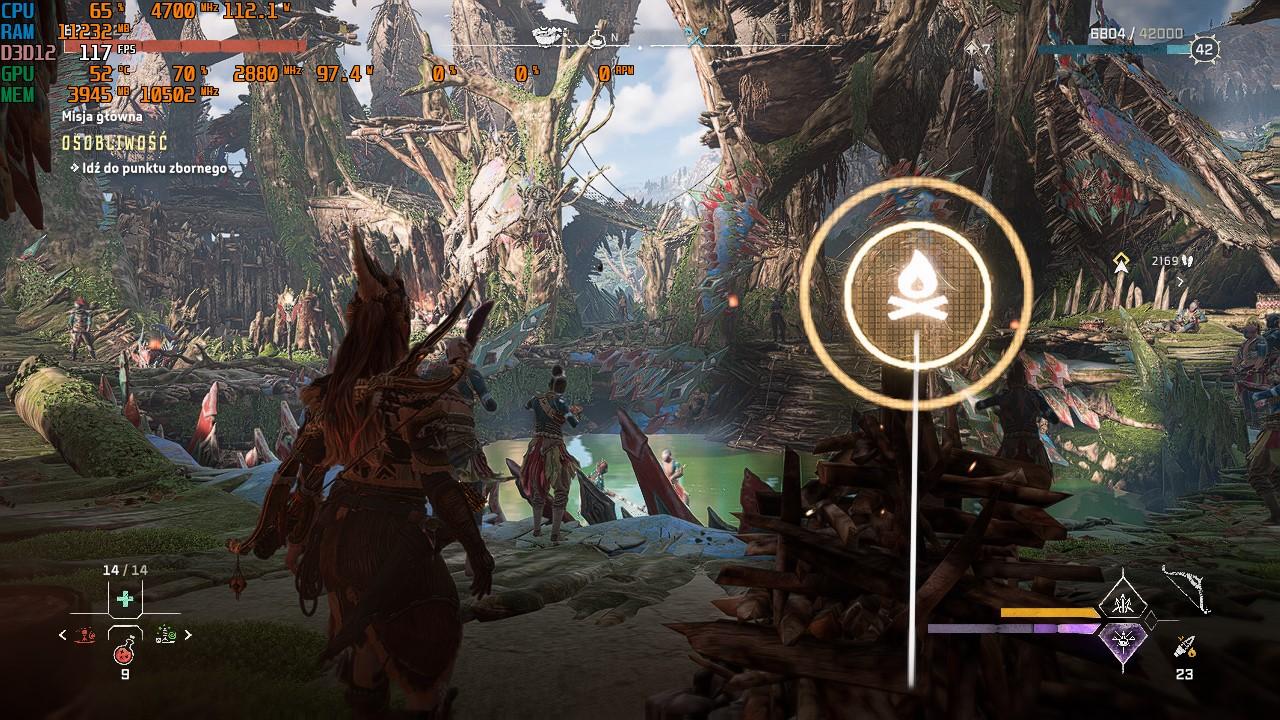This screenshot has width=1280, height=720.
Task: Cycle tool selection with right arrow
Action: 188,635
